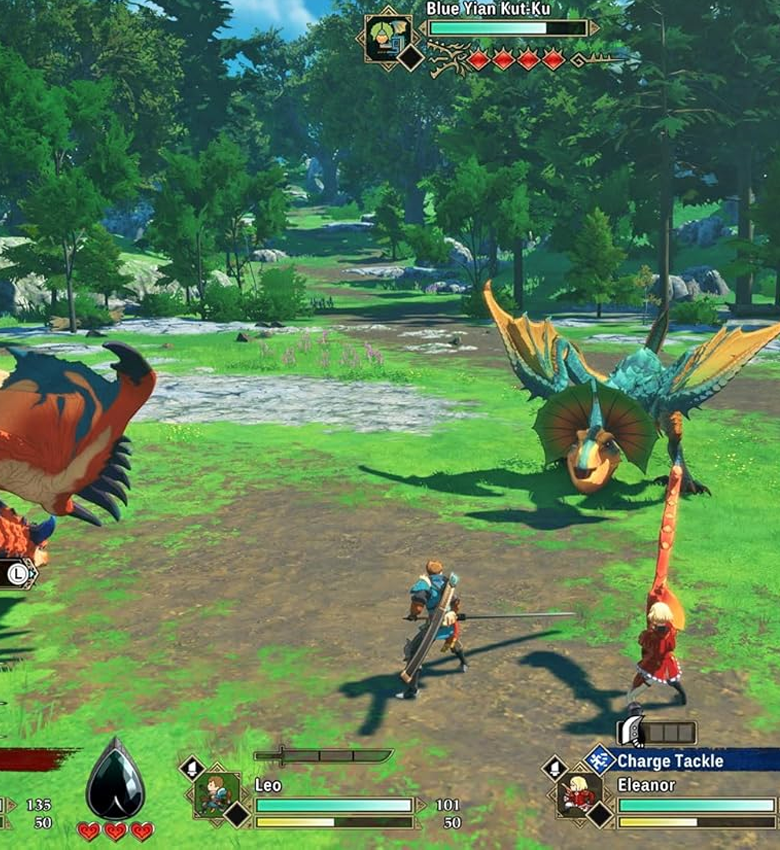Select the Blue Yian Kut-Ku monster portrait
780x850 pixels.
(x=387, y=37)
